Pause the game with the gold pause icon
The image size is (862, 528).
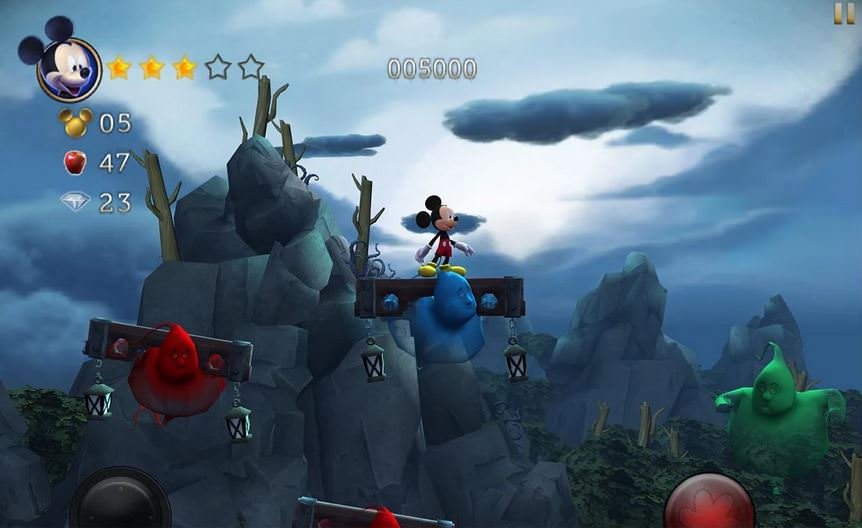(x=844, y=13)
